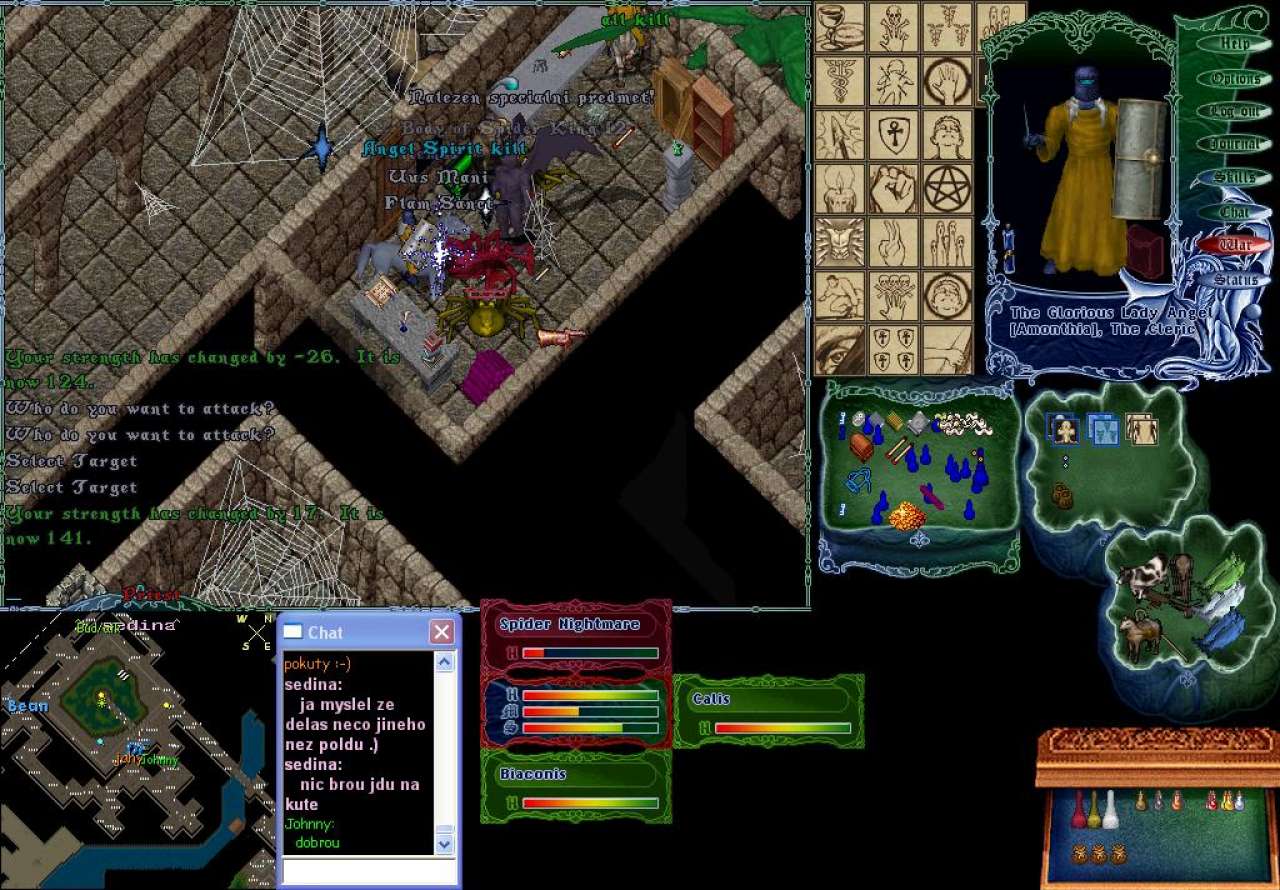Activate the ankh shield spell icon

point(893,135)
